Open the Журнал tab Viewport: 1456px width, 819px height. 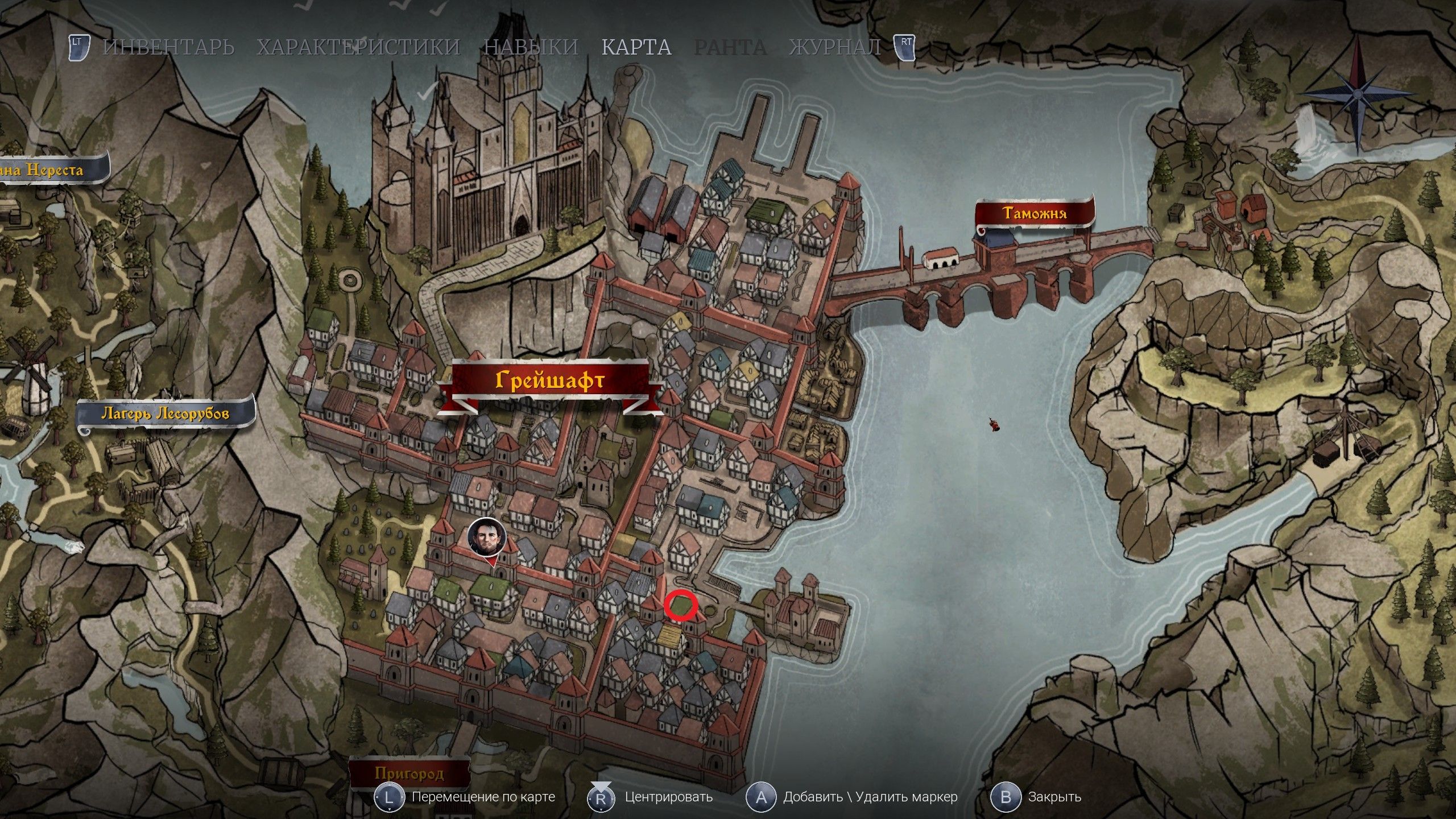835,47
